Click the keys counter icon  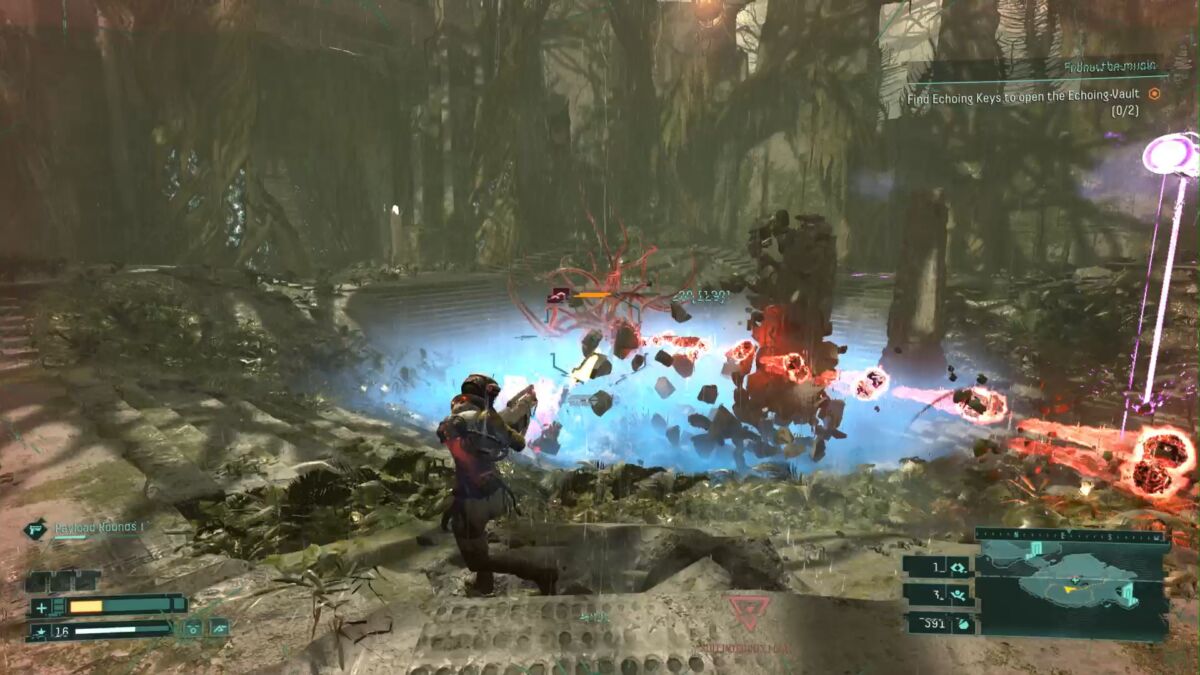click(959, 566)
